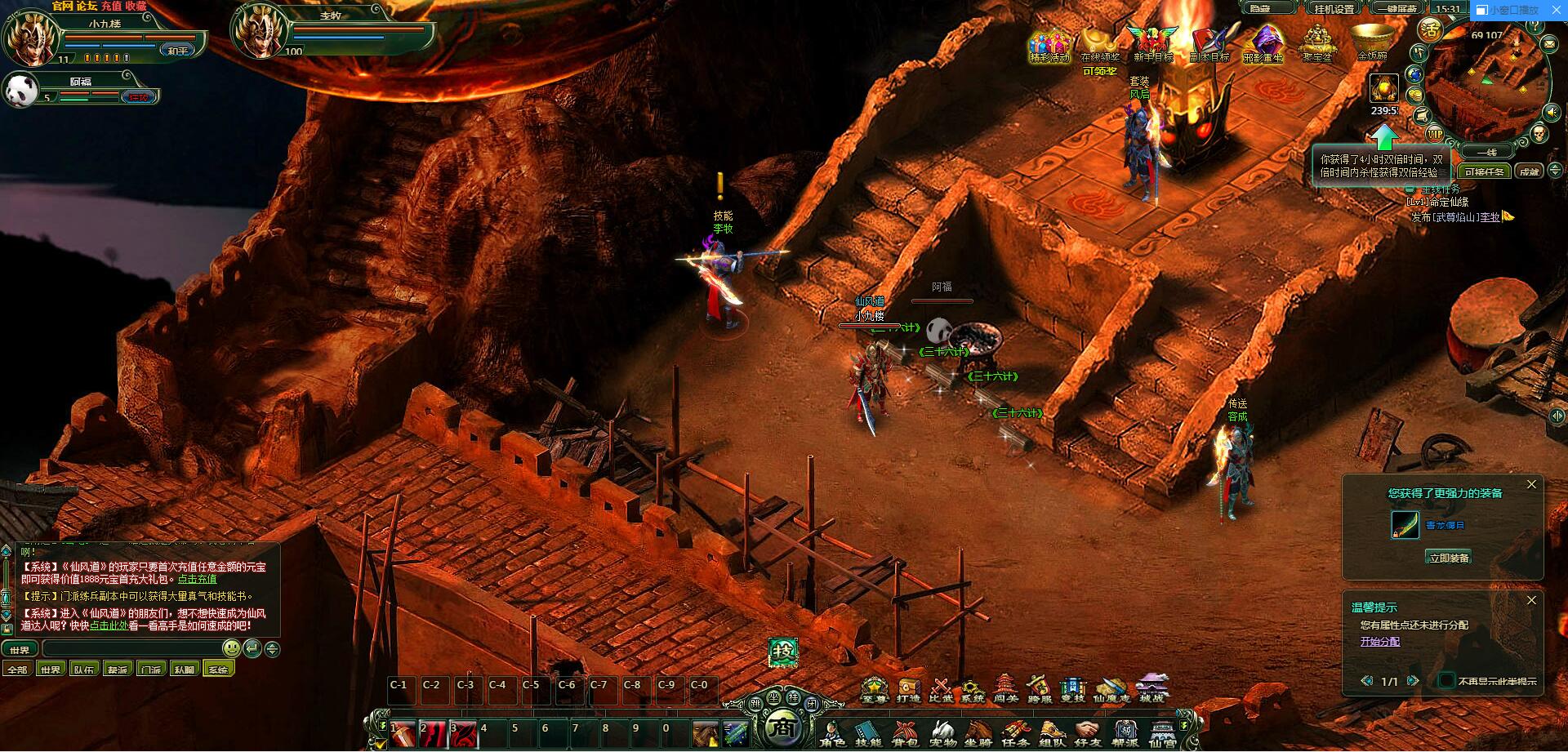Toggle sound with the speaker icon

click(x=1552, y=112)
